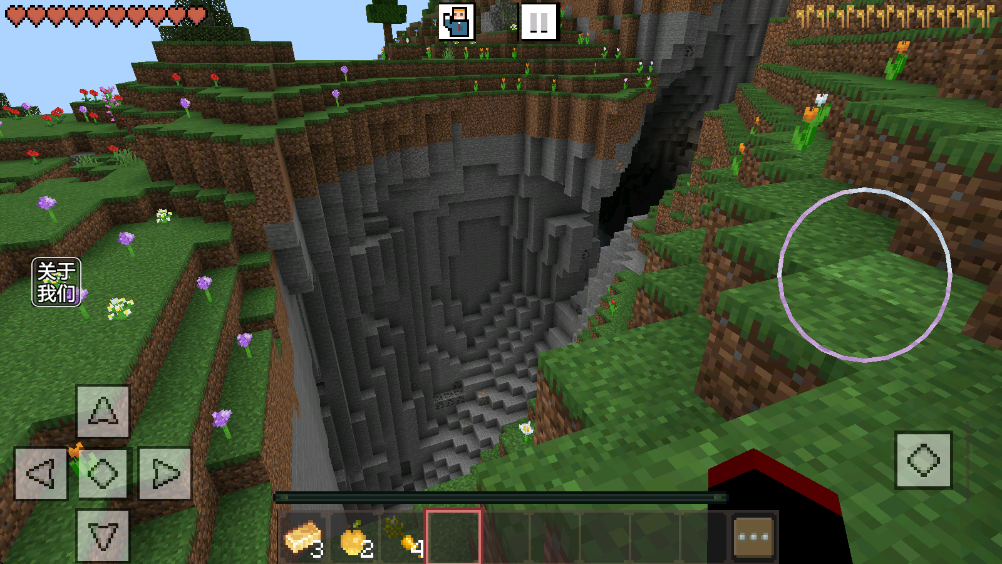Open inventory with the three-dots button
Screen dimensions: 1002x564
pos(754,538)
